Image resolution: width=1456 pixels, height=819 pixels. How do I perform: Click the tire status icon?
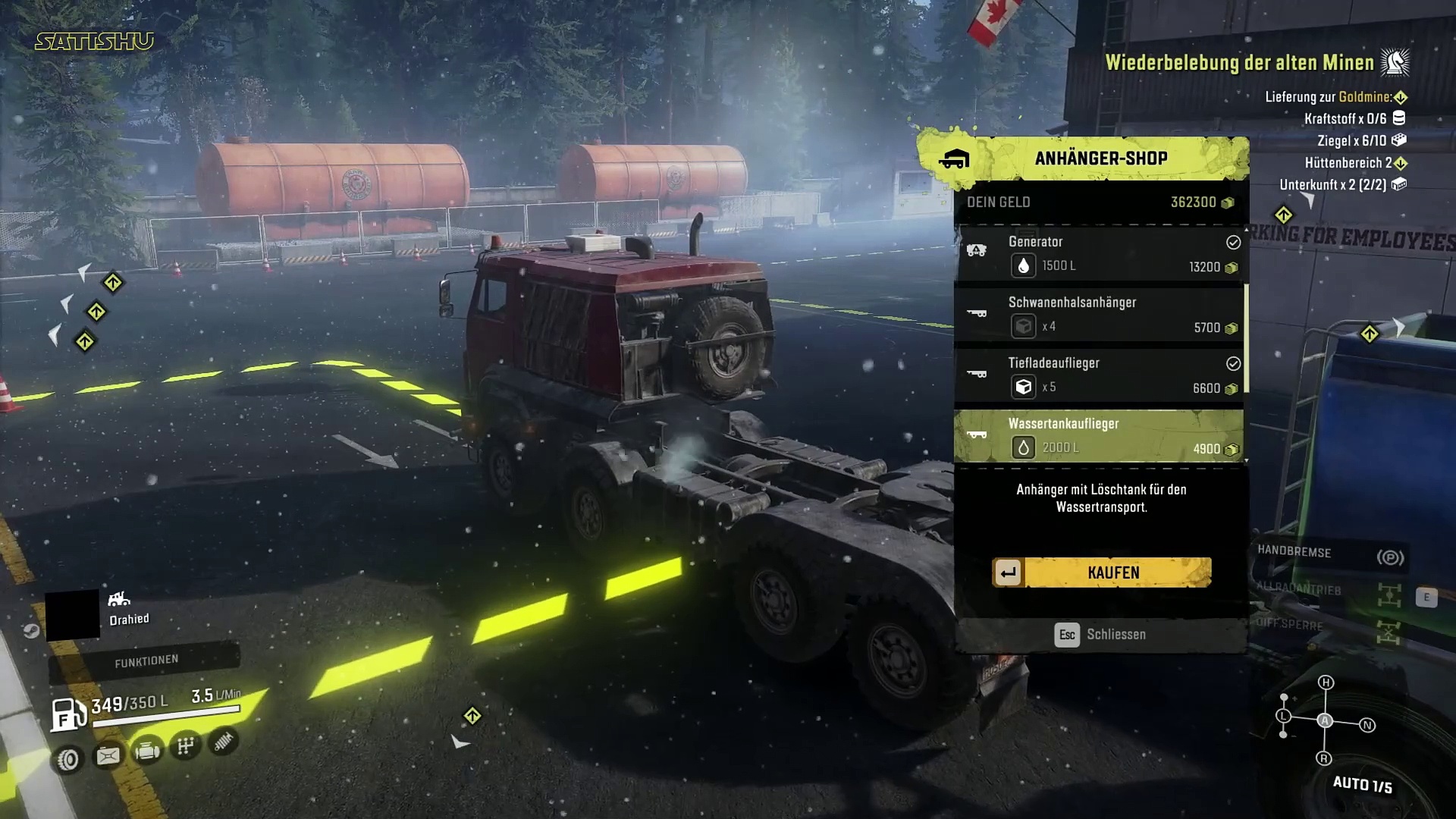pos(68,759)
